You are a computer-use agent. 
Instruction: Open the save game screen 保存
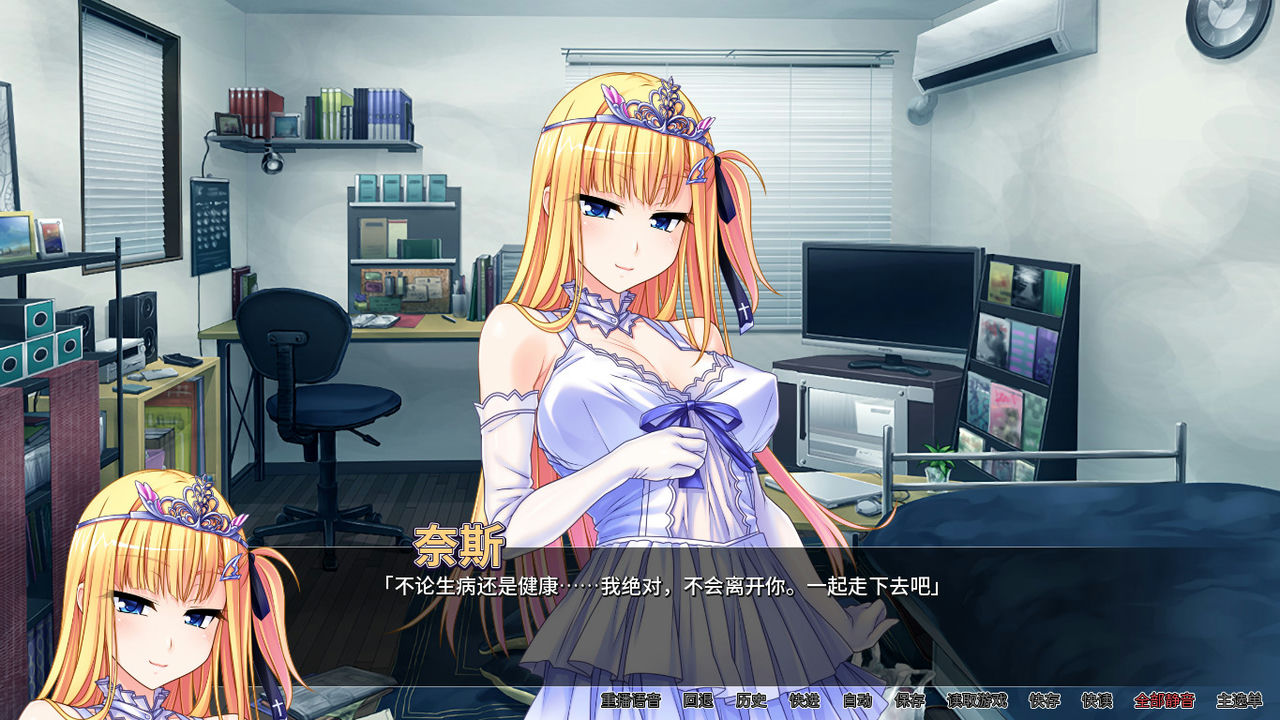coord(912,703)
